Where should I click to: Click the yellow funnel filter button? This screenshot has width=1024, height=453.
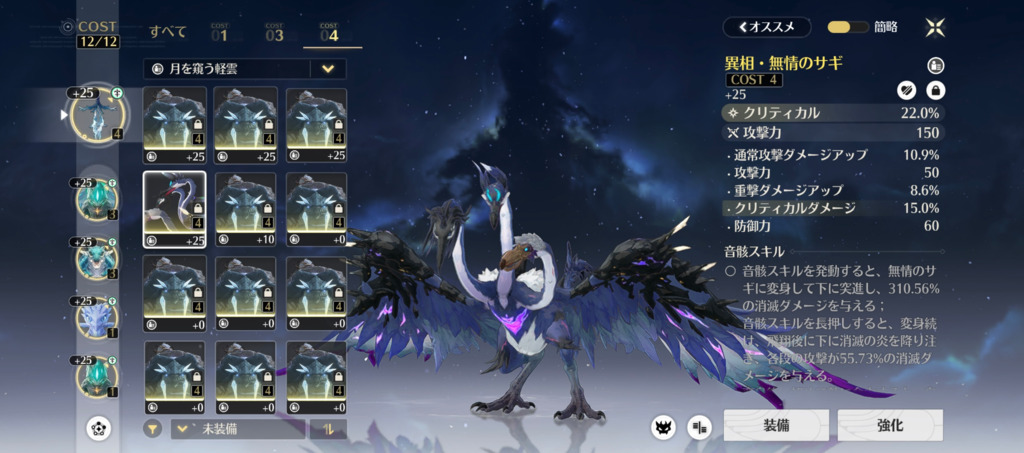coord(153,429)
